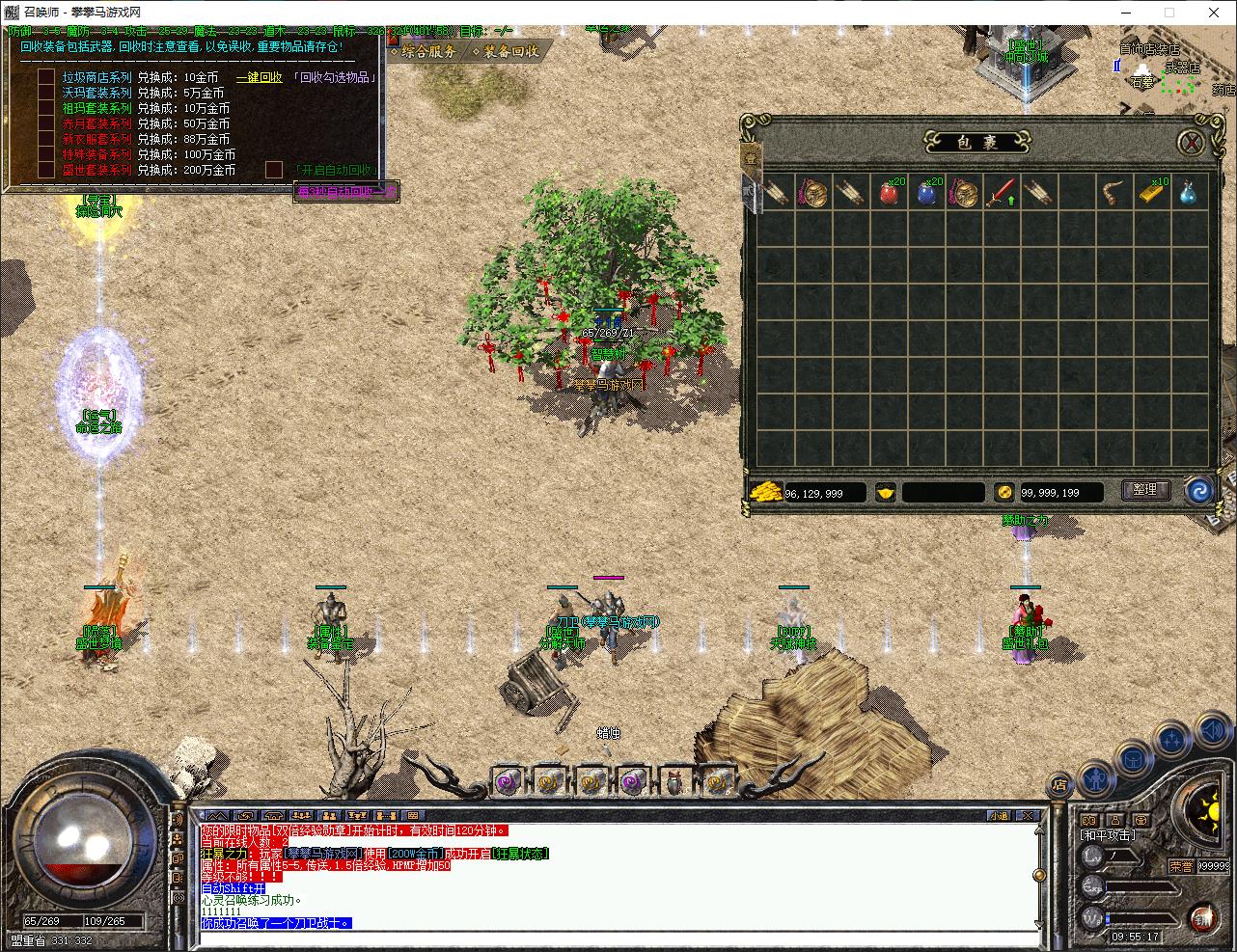This screenshot has height=952, width=1237.
Task: Select the blue potion x20 slot
Action: 927,192
